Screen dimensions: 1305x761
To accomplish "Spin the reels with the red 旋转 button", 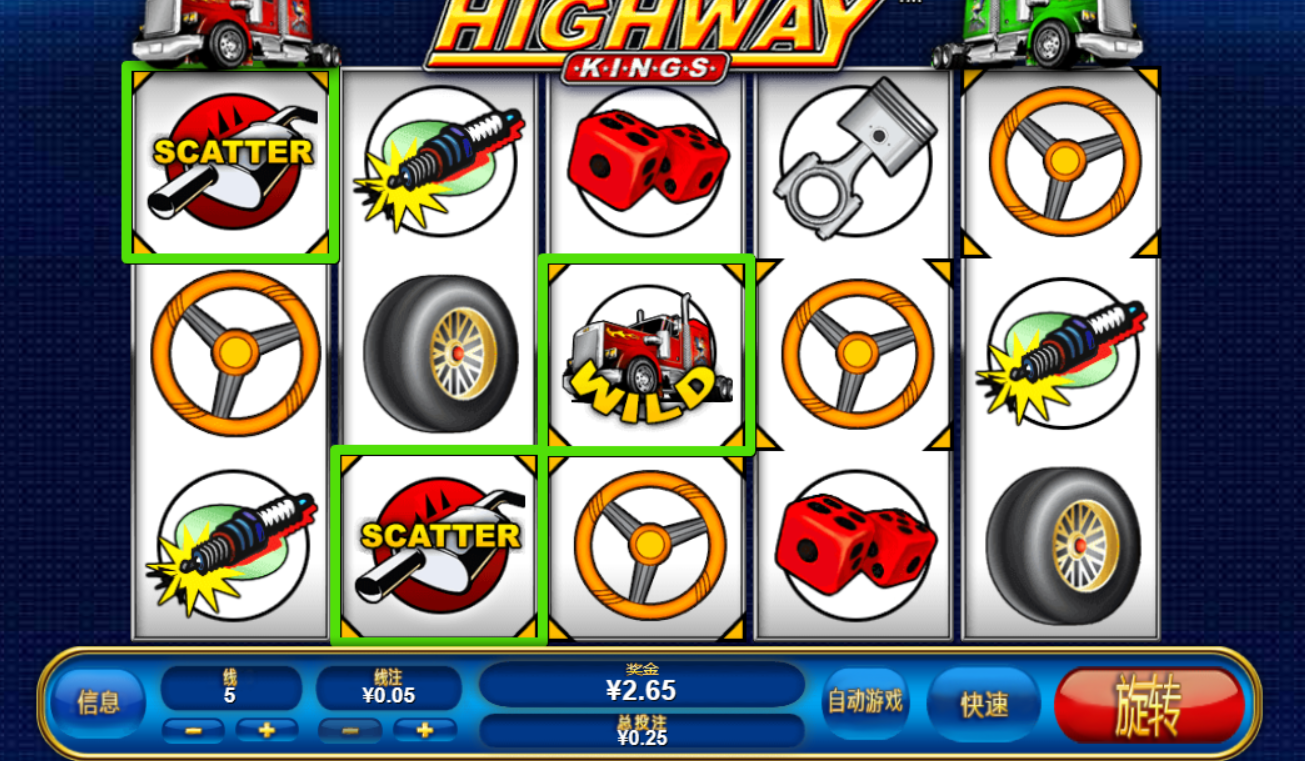I will click(1148, 705).
